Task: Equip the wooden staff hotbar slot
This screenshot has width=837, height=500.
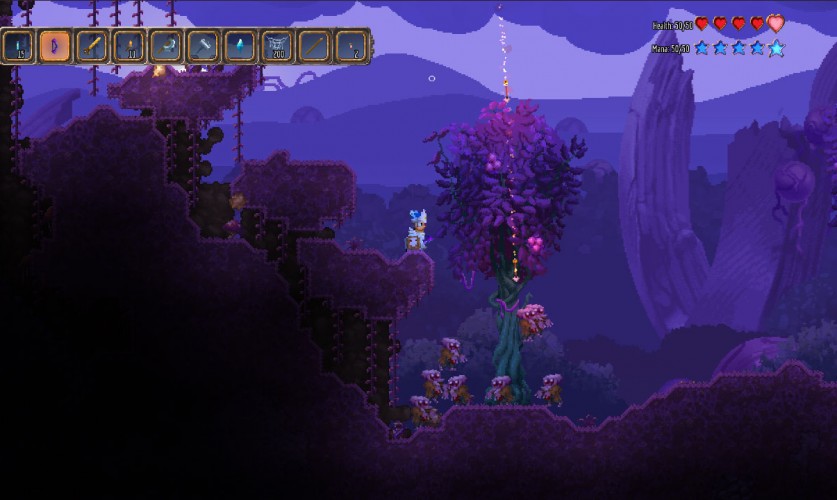Action: pos(314,46)
